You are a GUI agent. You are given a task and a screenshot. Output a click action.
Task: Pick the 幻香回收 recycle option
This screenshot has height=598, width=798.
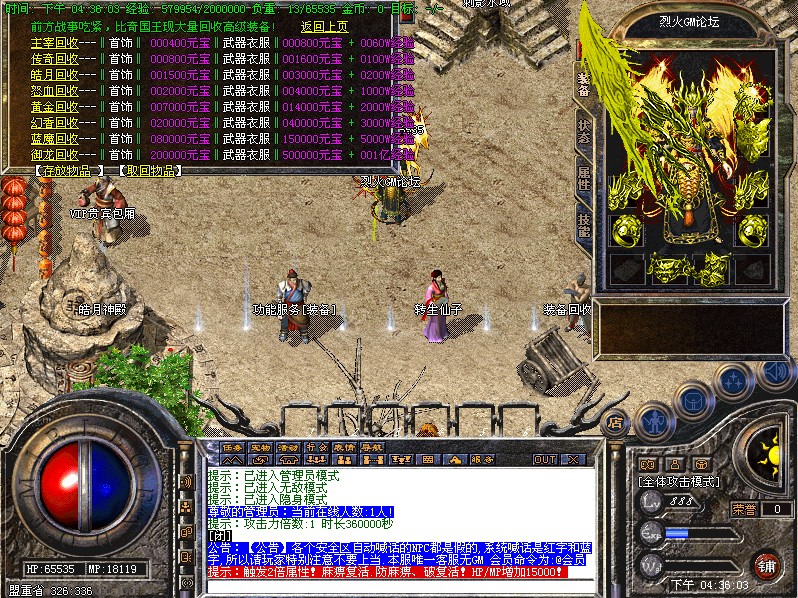tap(55, 123)
